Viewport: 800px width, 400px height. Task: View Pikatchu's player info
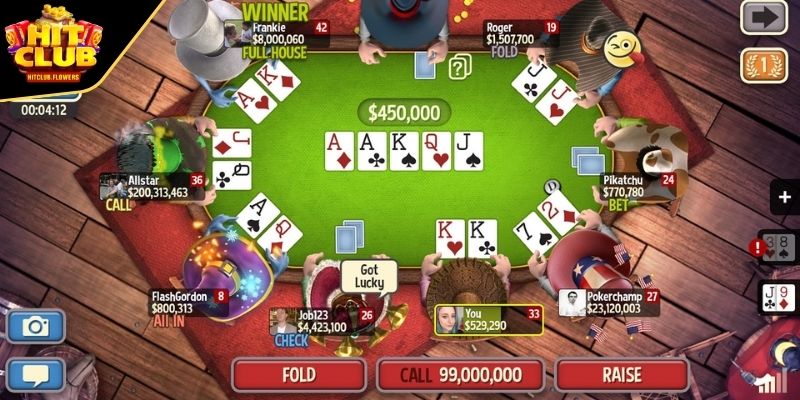(x=638, y=186)
